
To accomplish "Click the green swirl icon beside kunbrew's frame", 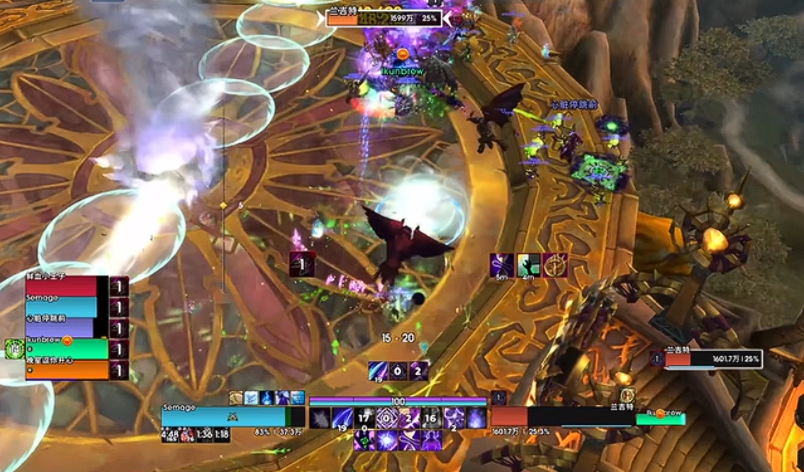I will pyautogui.click(x=14, y=349).
